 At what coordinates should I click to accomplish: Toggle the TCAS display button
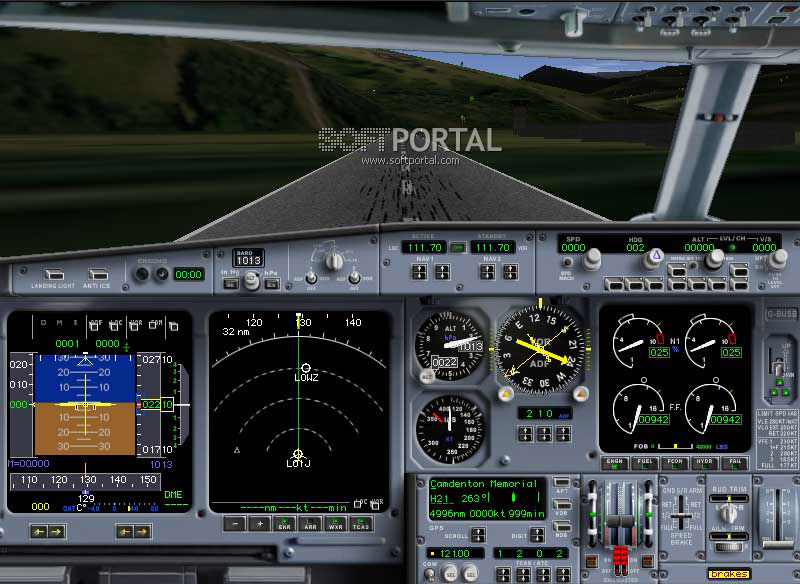(361, 524)
